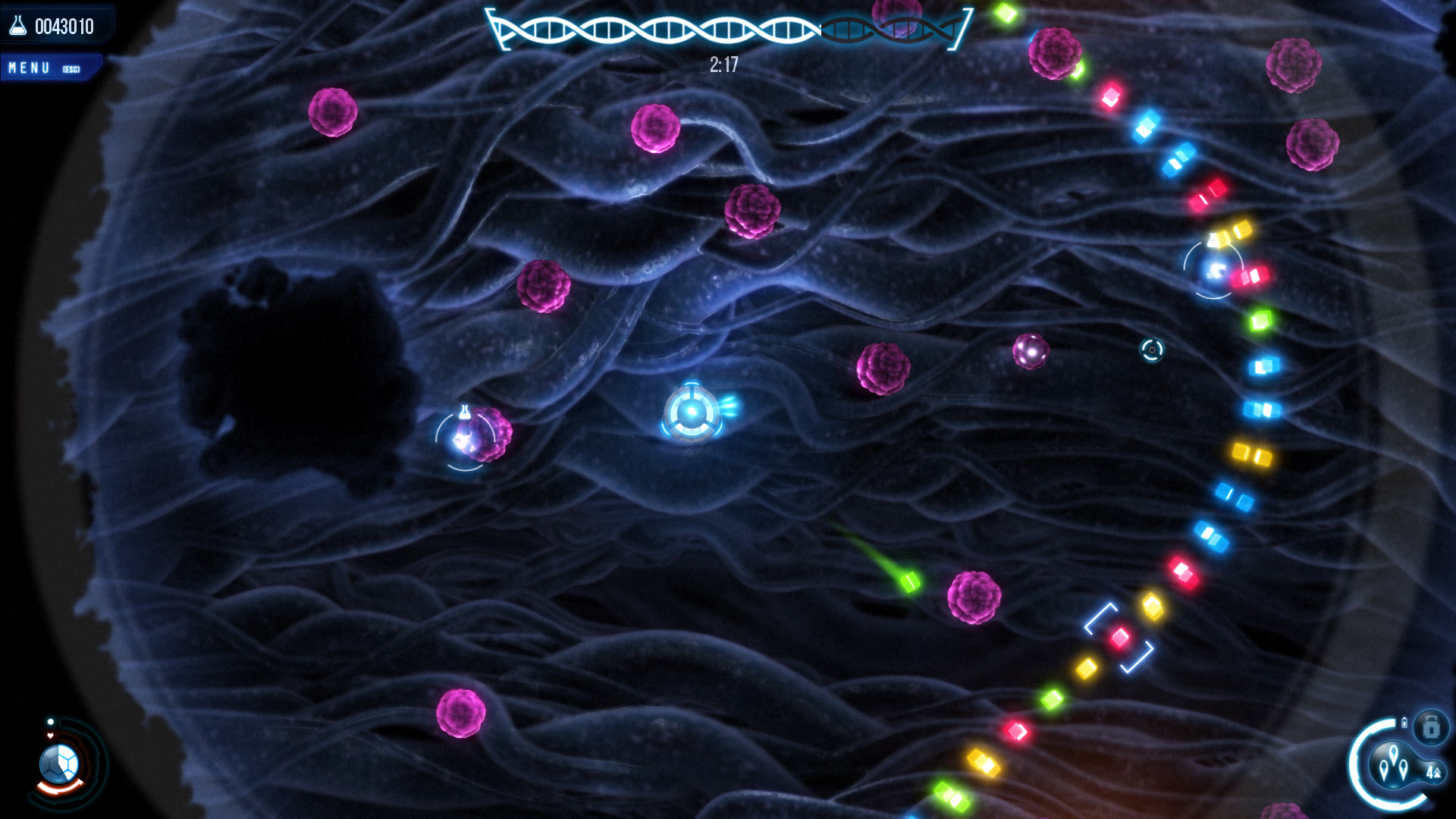
Task: Select the triple-shot weapon icon
Action: pos(1394,763)
